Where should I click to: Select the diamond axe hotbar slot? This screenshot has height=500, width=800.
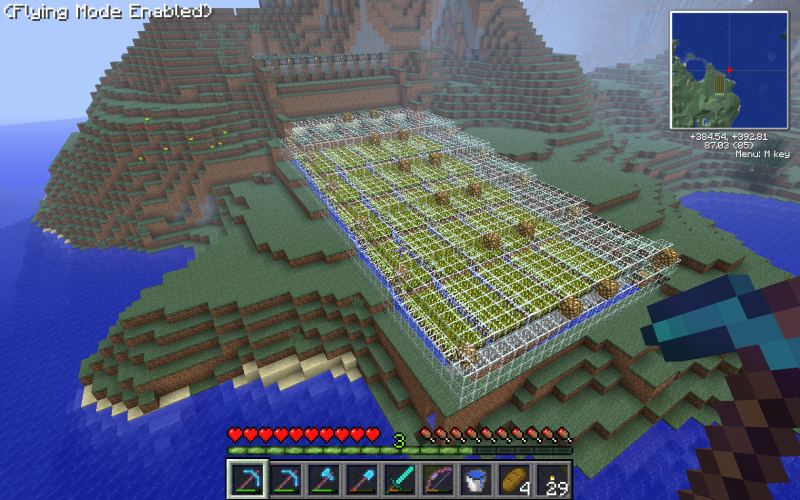(x=324, y=479)
